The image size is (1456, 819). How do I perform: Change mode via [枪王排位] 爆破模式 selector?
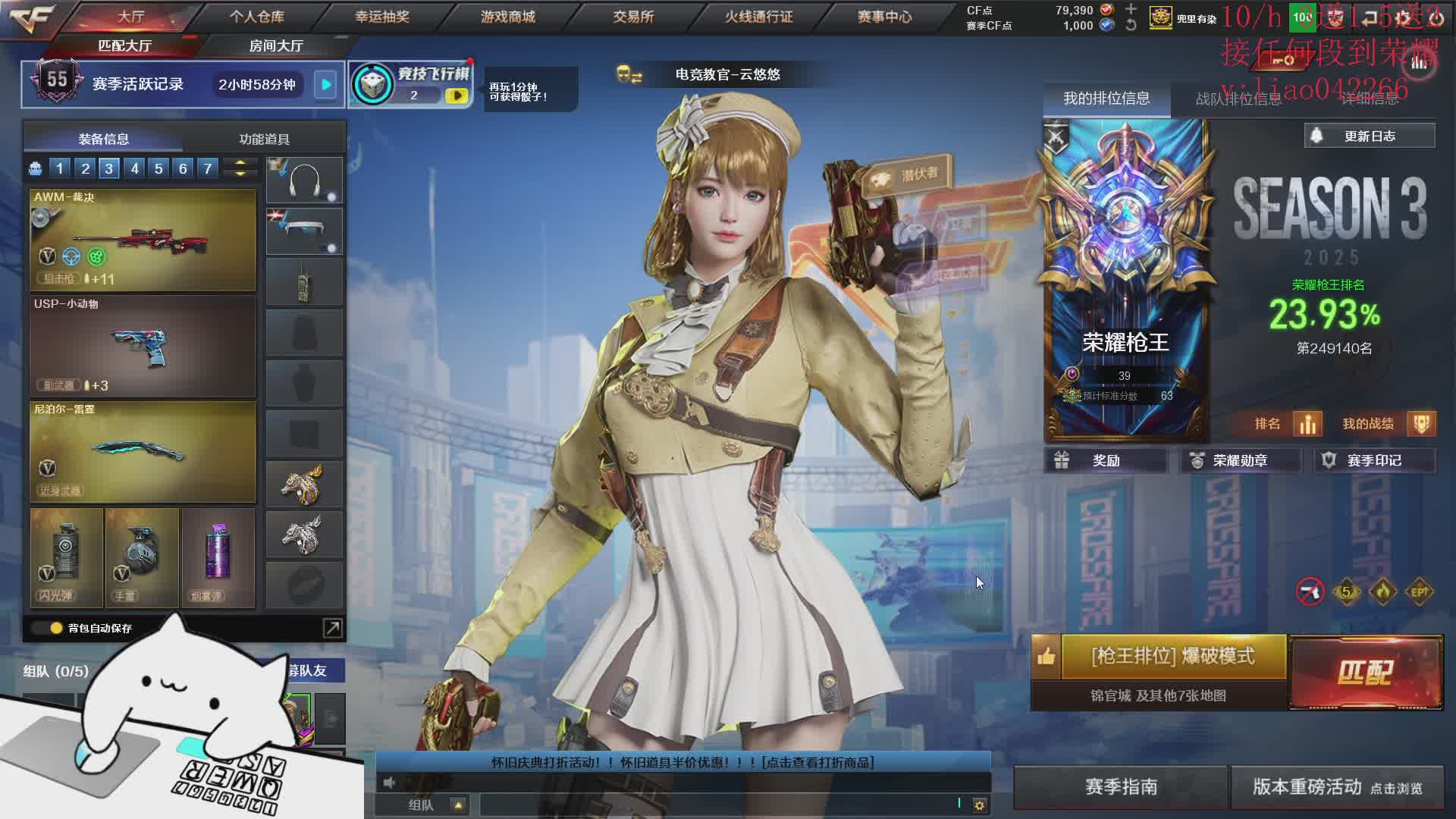[1172, 657]
